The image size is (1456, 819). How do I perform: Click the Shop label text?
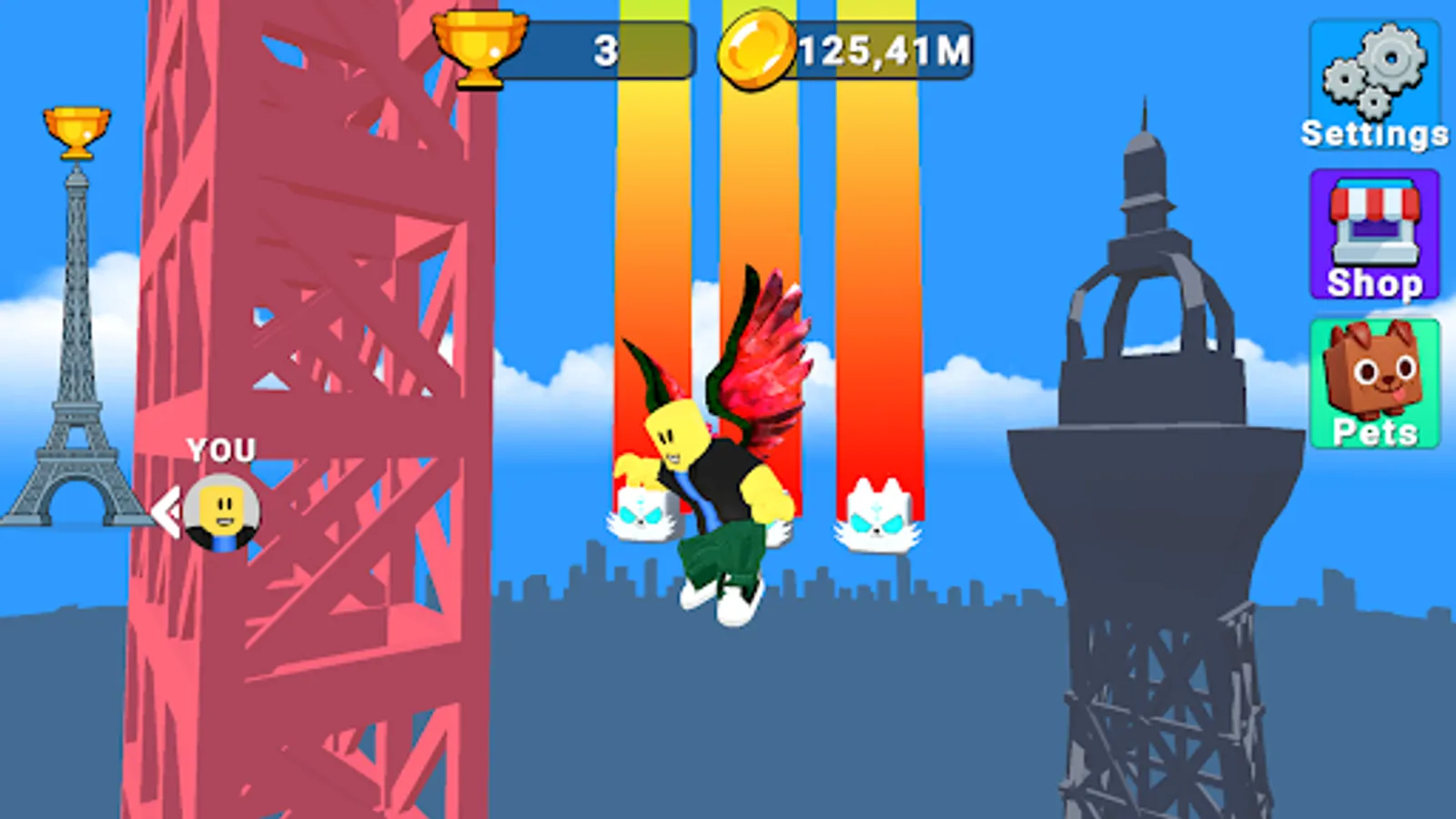1374,284
